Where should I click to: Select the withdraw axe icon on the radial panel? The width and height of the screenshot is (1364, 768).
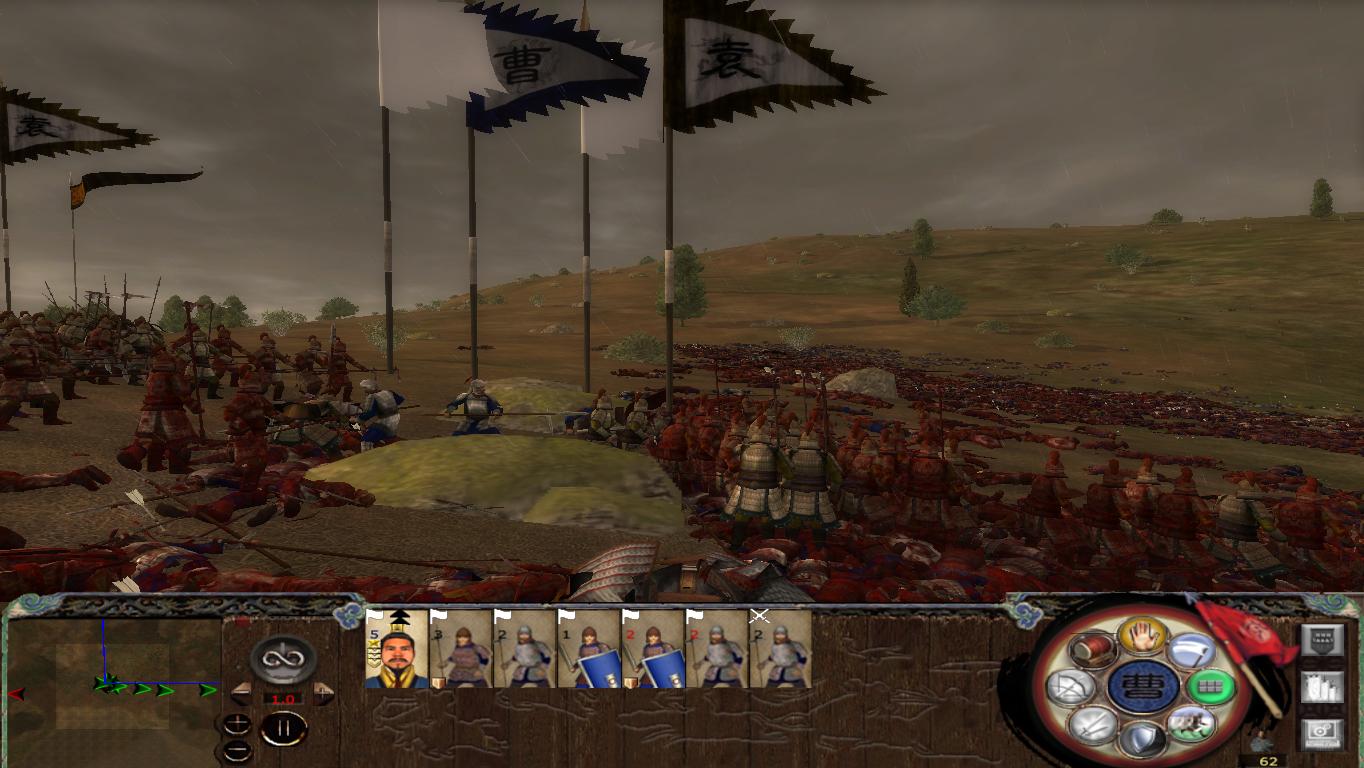click(x=1189, y=649)
